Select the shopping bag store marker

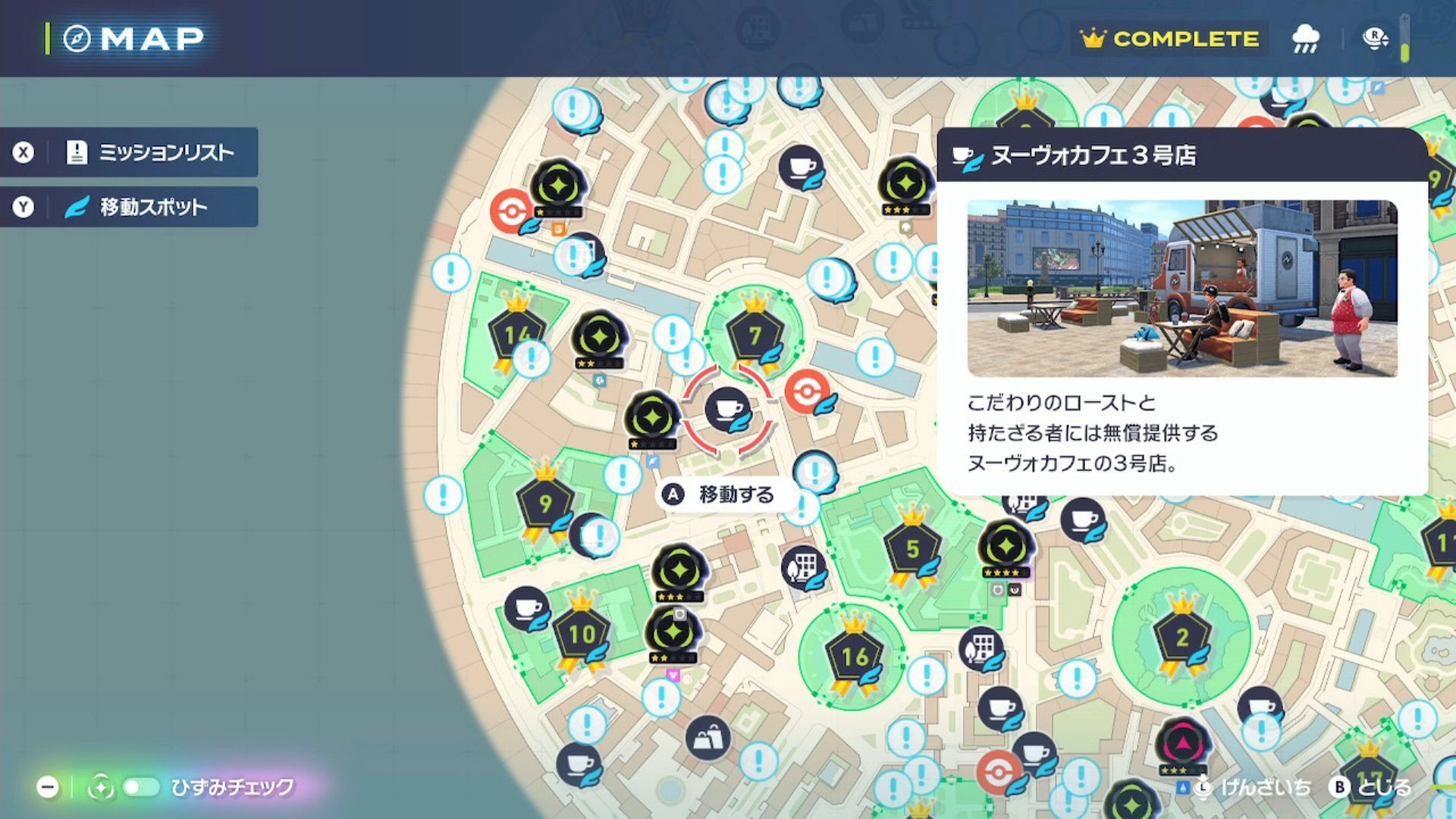coord(708,737)
